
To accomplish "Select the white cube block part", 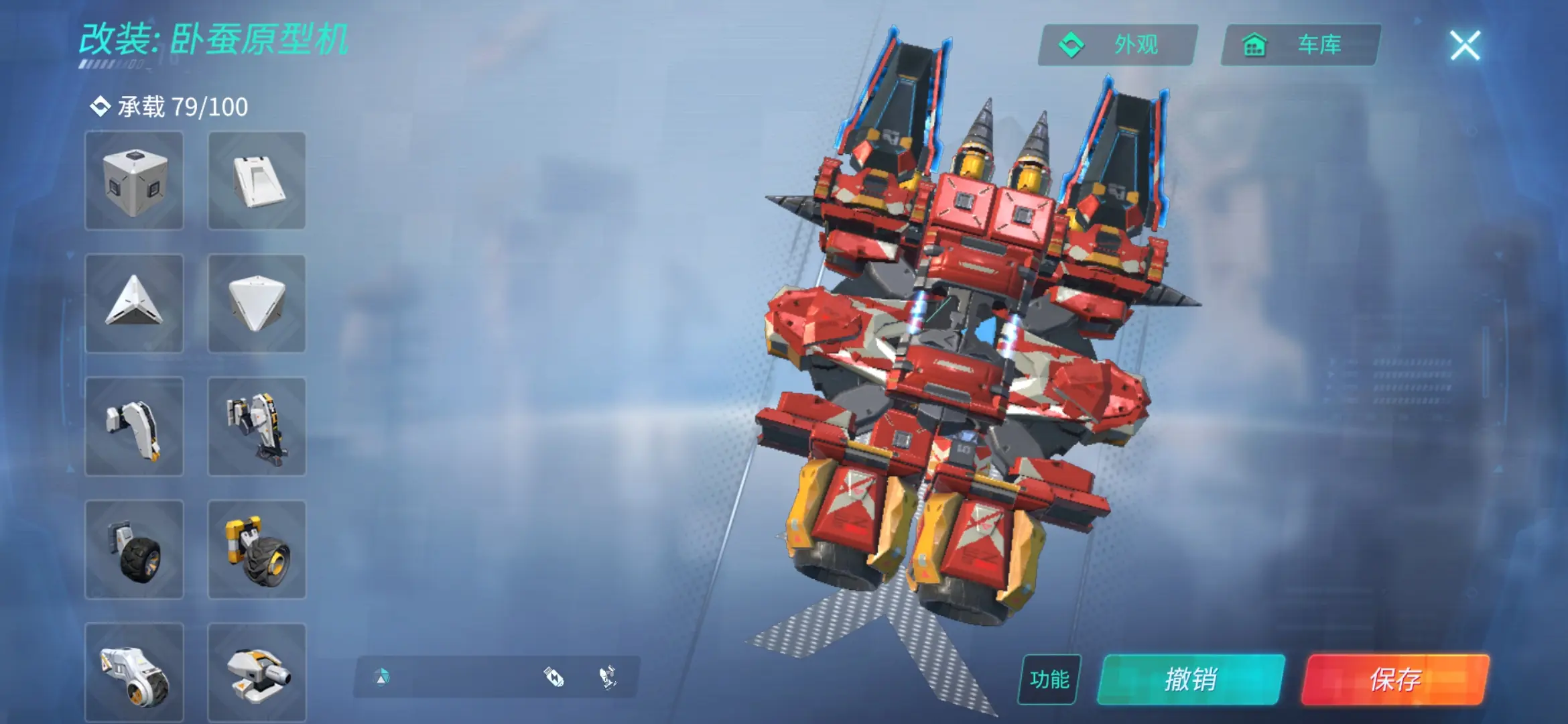I will (x=134, y=181).
